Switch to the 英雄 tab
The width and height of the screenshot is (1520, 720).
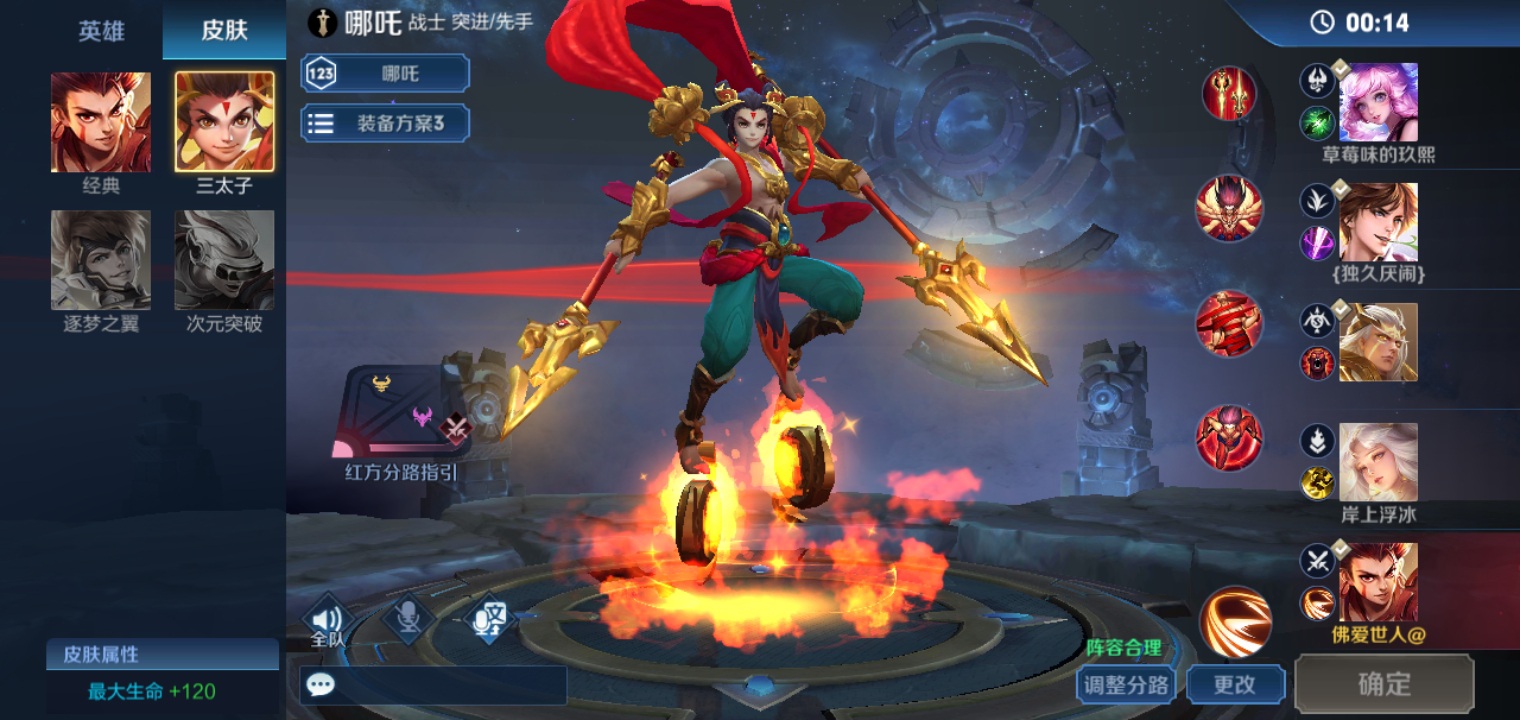click(x=101, y=30)
